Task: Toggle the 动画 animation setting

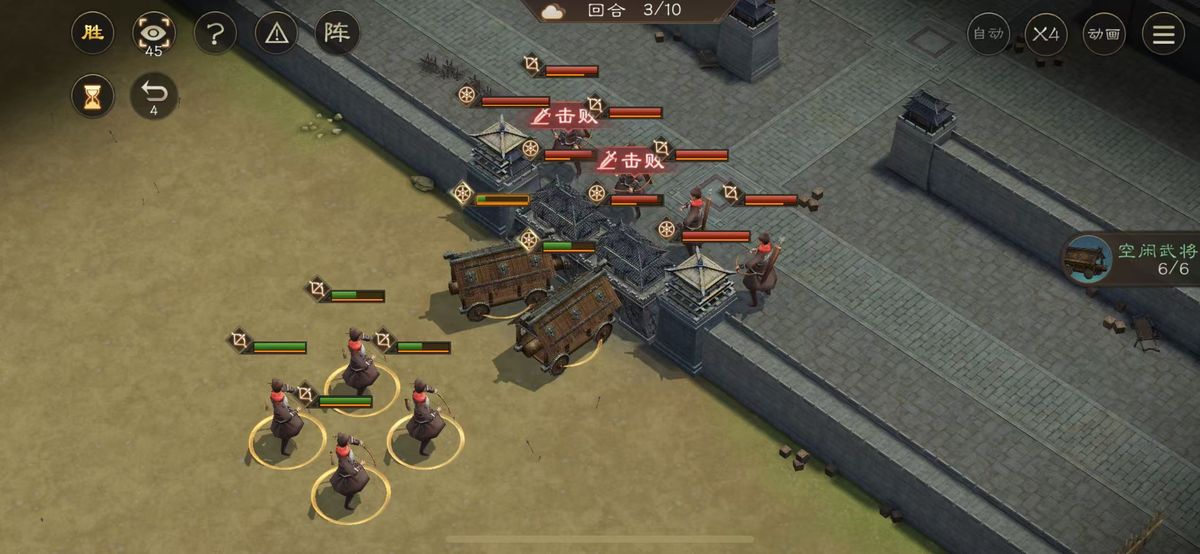Action: (x=1104, y=34)
